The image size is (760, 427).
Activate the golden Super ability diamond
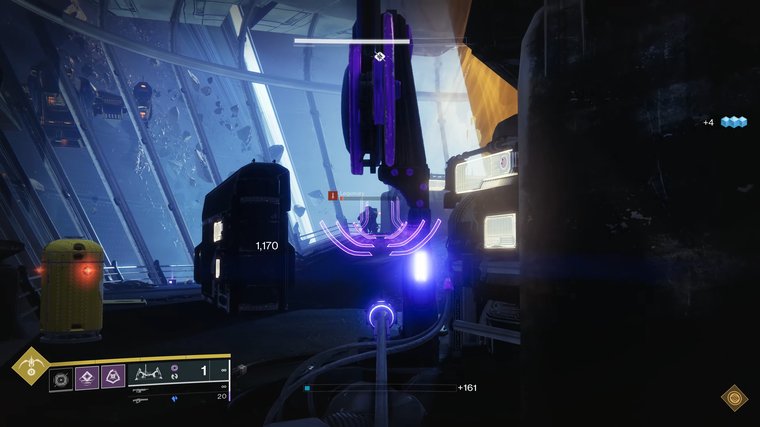(30, 367)
